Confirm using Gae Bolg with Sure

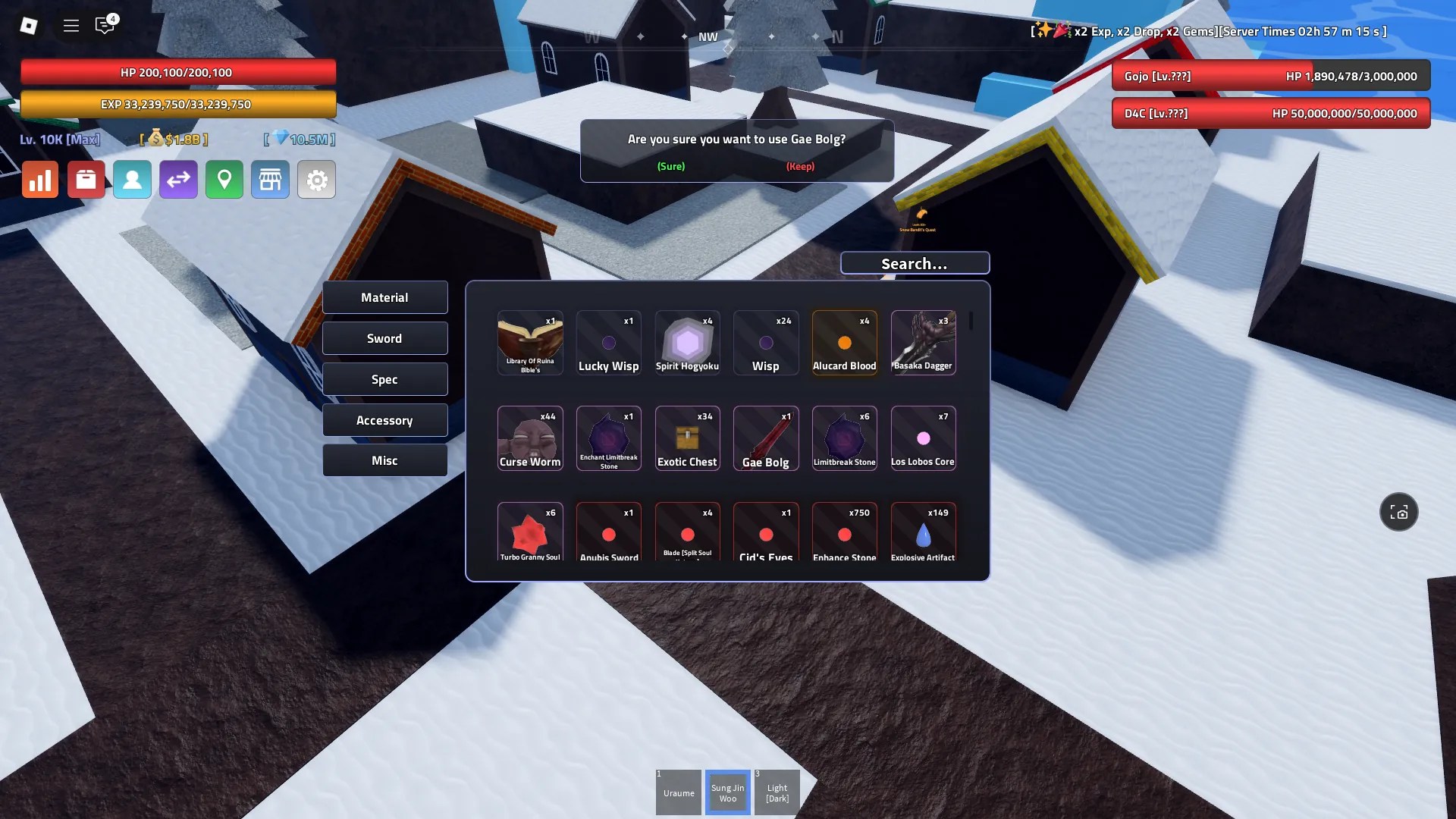(670, 166)
